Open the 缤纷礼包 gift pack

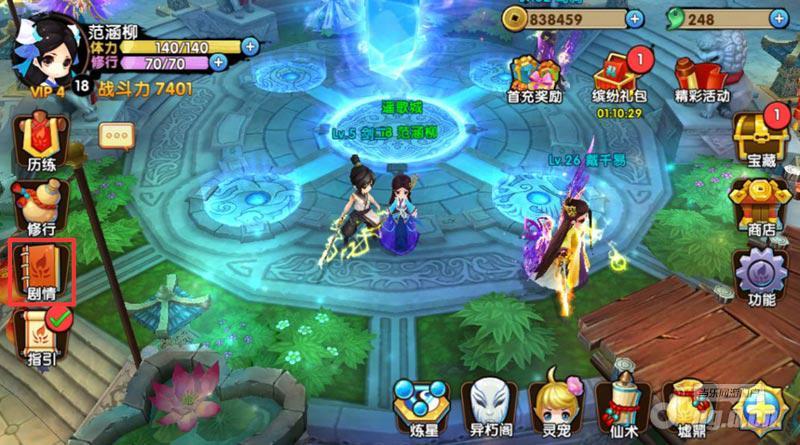[x=617, y=78]
